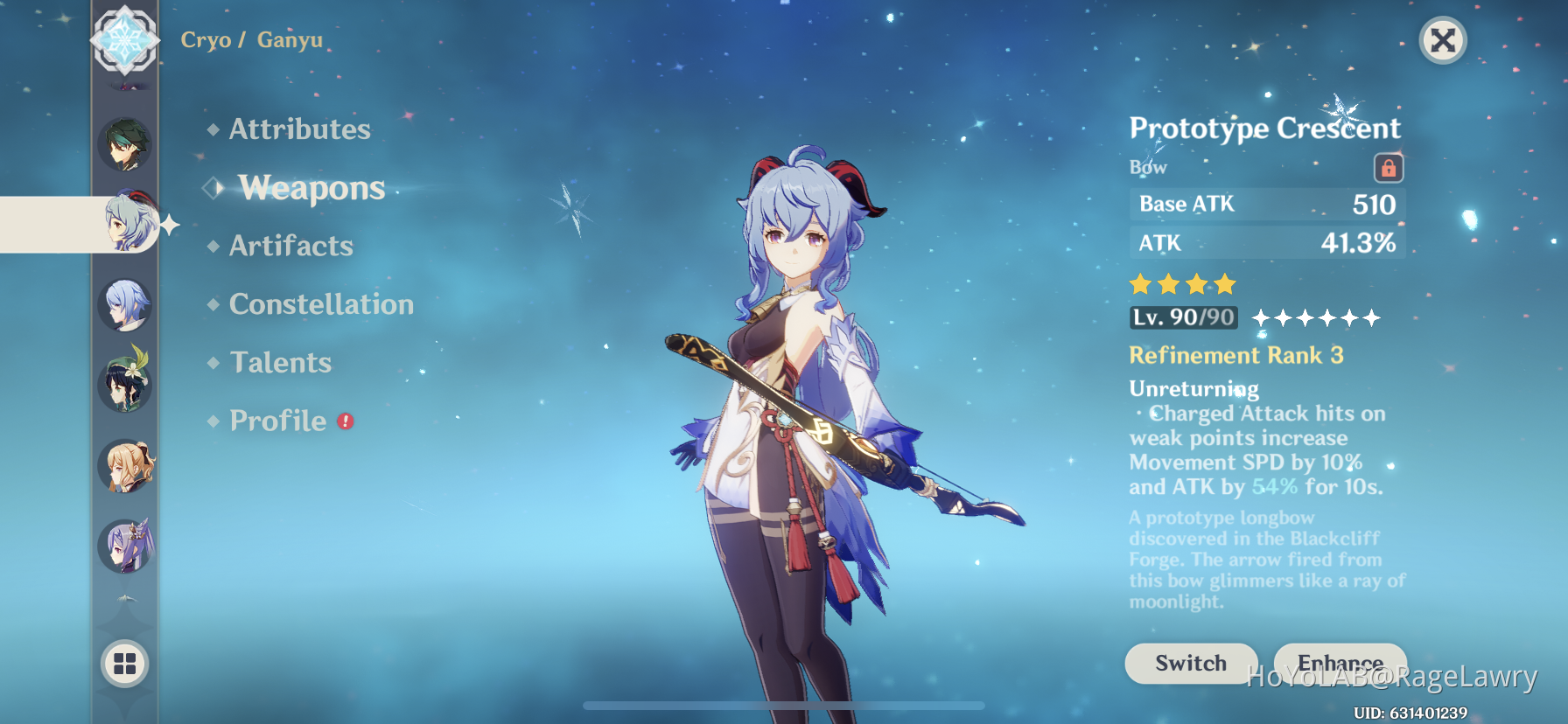Select Xiao's portrait in the character sidebar

point(125,145)
